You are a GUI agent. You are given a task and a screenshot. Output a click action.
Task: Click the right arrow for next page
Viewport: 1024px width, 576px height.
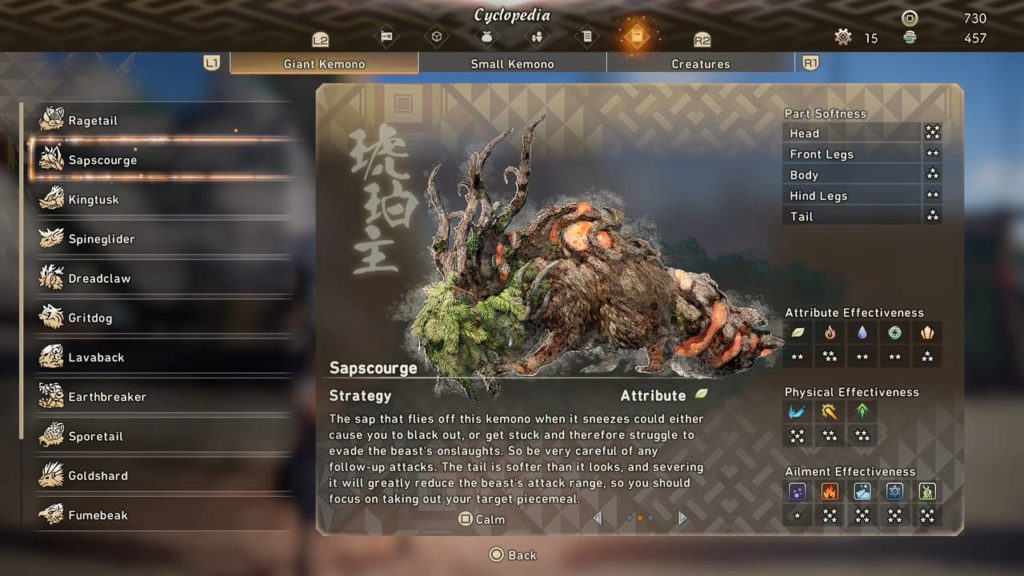(x=683, y=518)
